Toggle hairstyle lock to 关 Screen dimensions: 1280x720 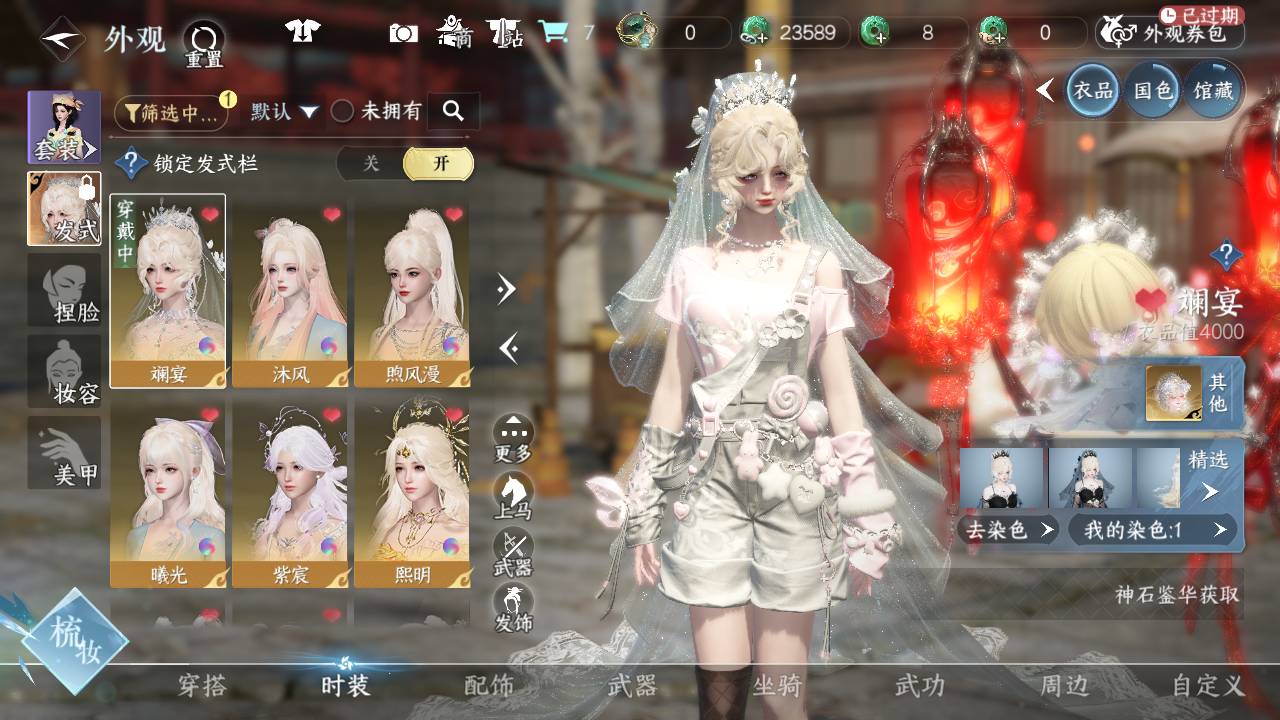(x=371, y=164)
